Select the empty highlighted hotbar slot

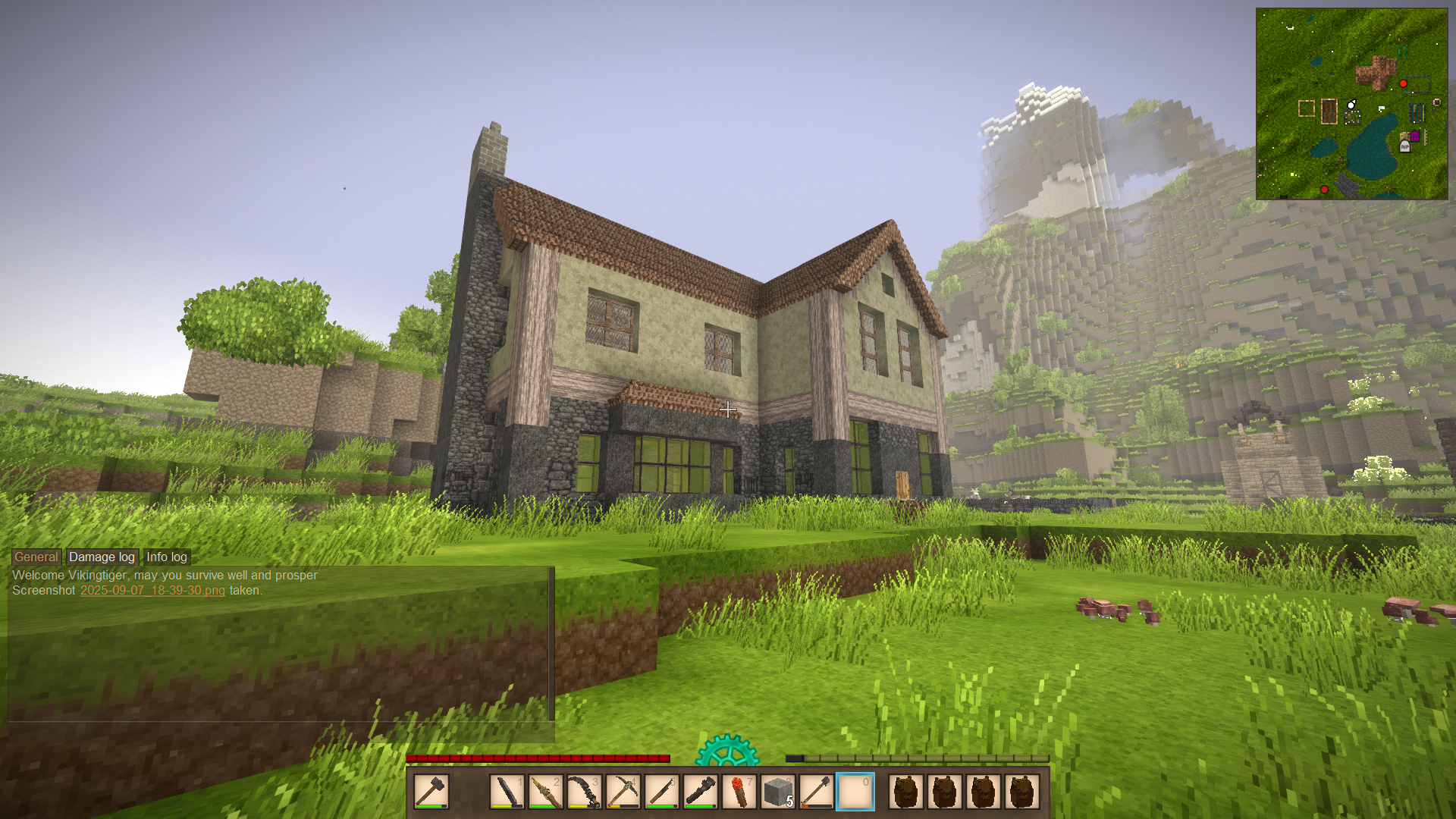tap(855, 792)
